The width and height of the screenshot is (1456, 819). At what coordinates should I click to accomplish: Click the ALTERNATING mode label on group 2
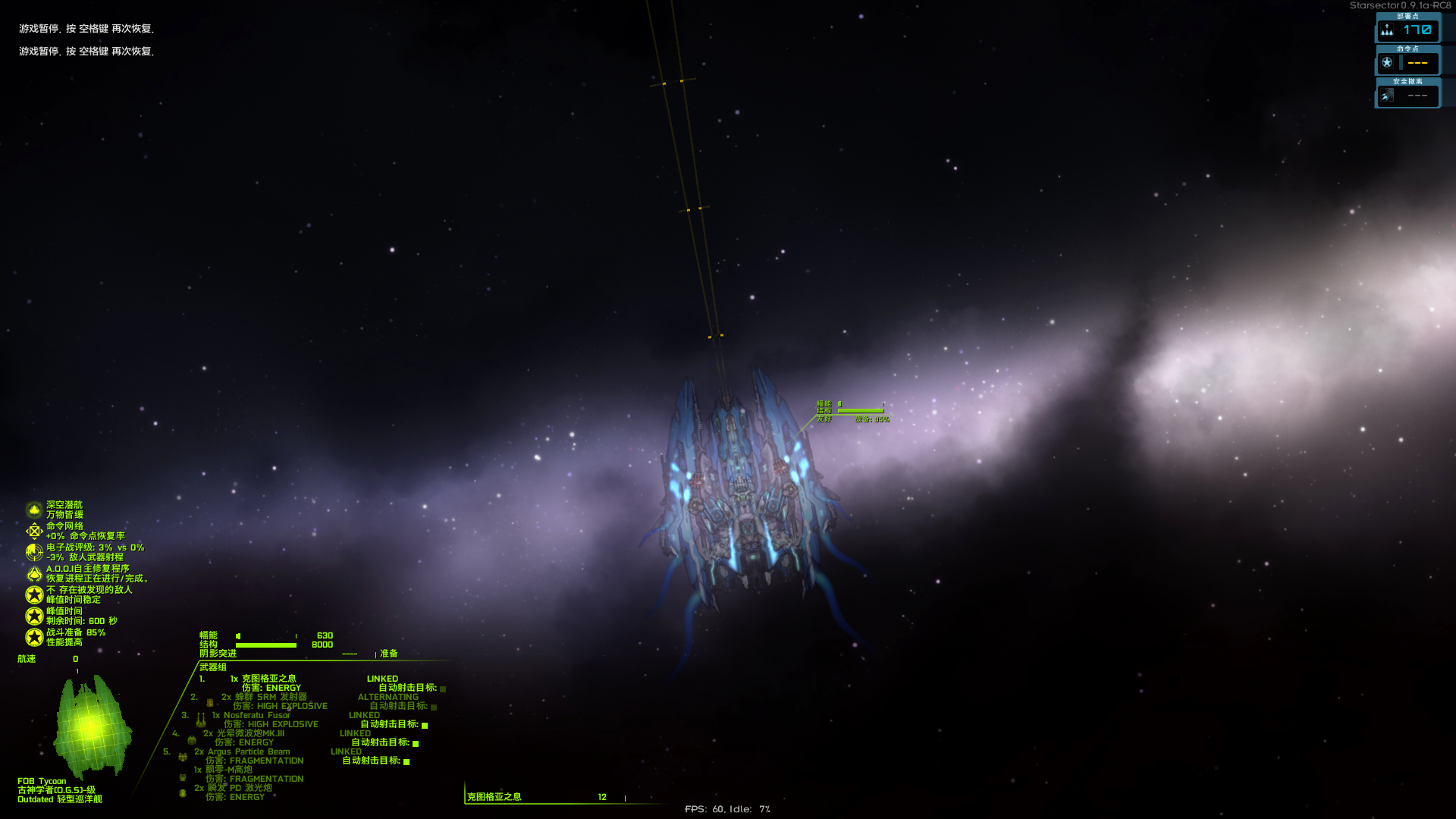click(388, 697)
